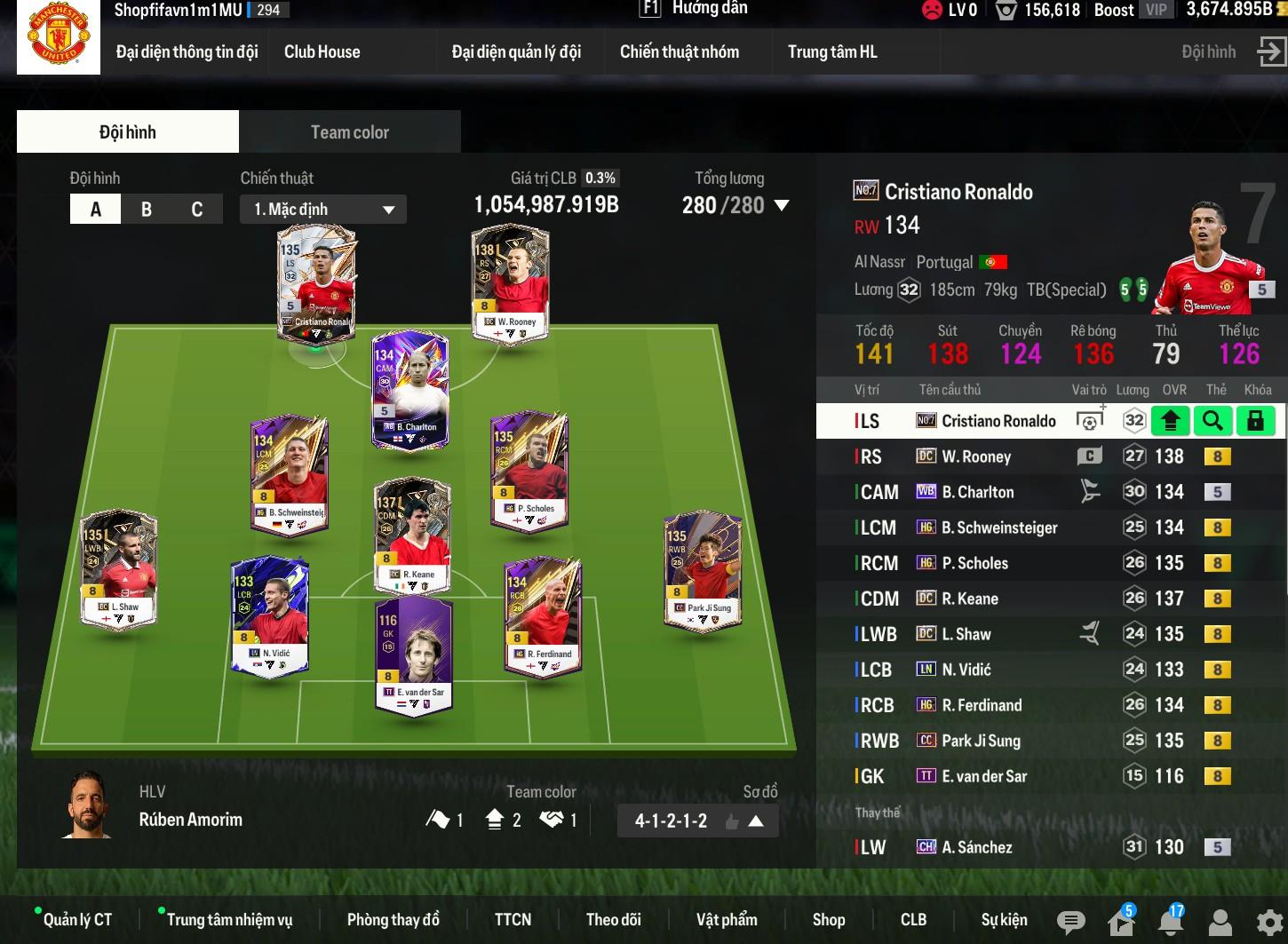The image size is (1288, 944).
Task: Open the Club House menu
Action: pos(322,52)
